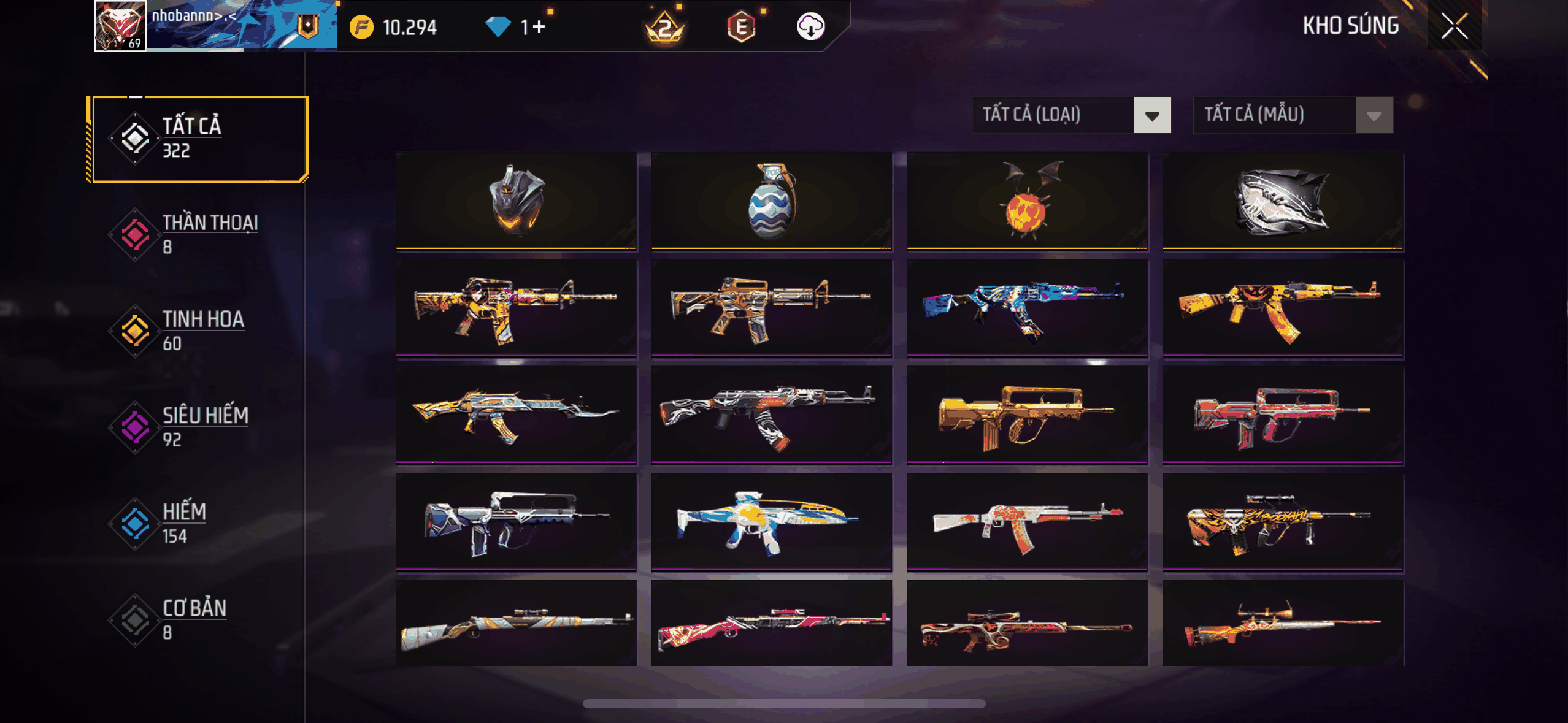Screen dimensions: 1568x723
Task: Open the Tất Cả (Loại) type dropdown
Action: coord(1071,115)
